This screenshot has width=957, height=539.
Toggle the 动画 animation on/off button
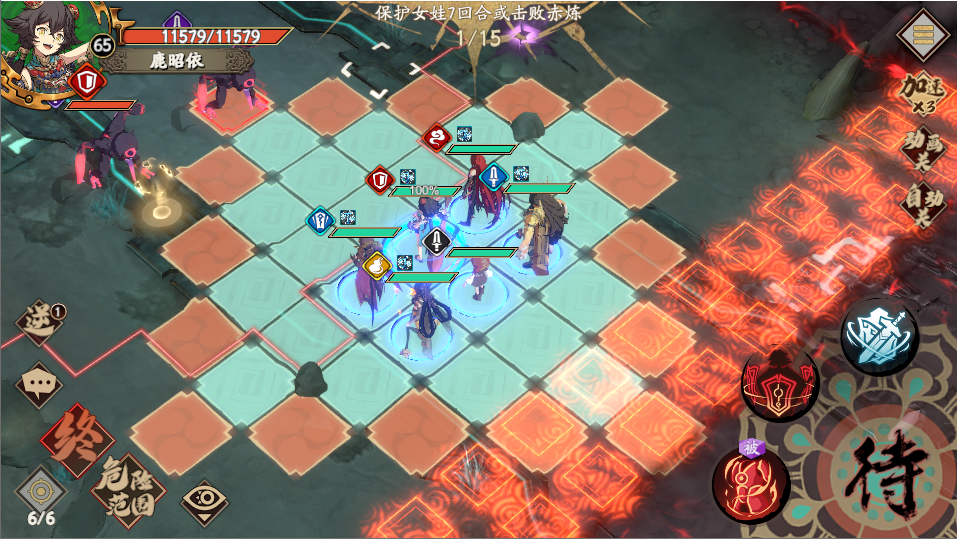pos(922,148)
